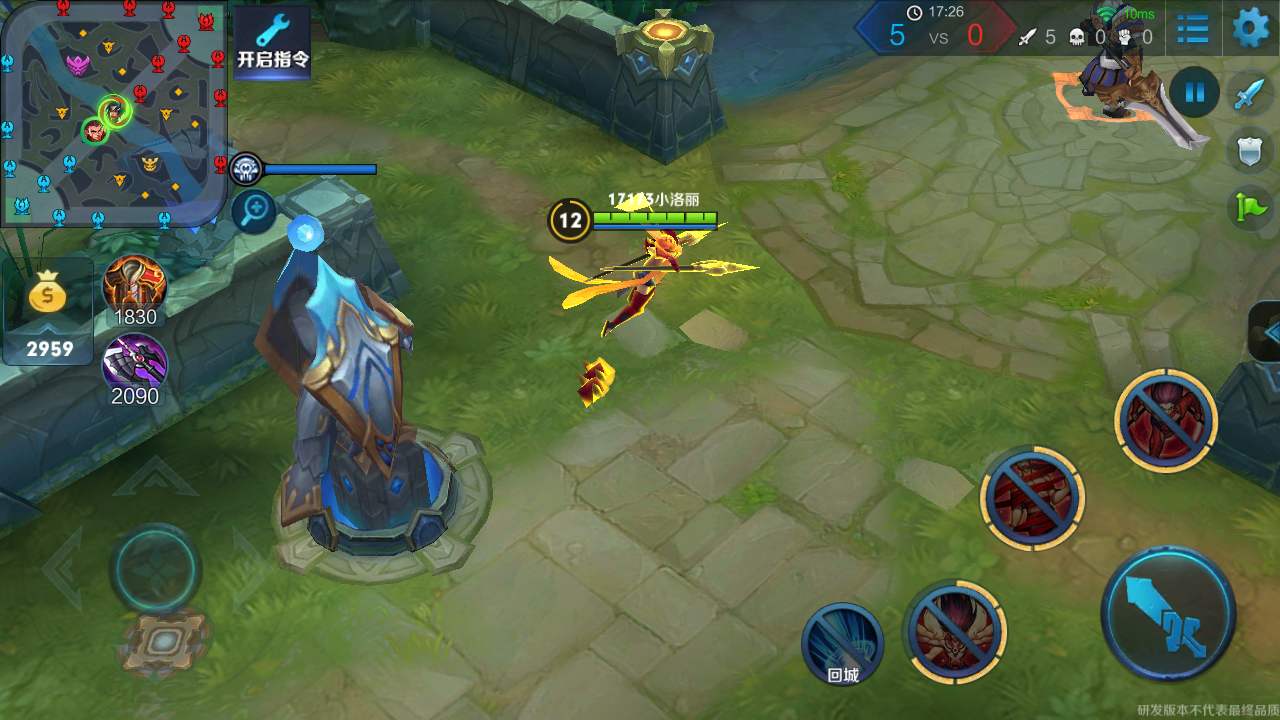The width and height of the screenshot is (1280, 720).
Task: Send the shield defend signal
Action: (x=1250, y=151)
